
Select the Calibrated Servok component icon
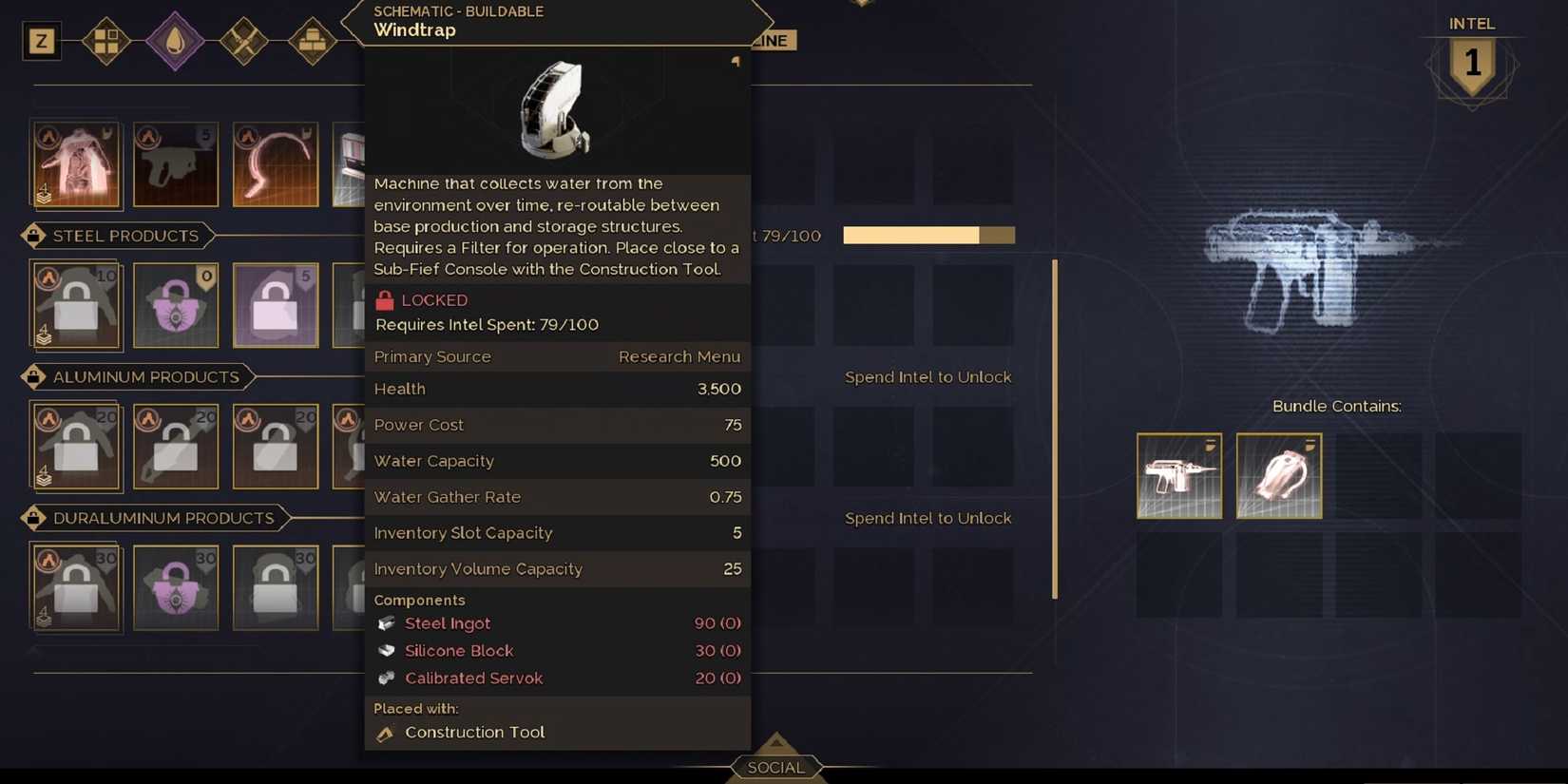[x=386, y=679]
